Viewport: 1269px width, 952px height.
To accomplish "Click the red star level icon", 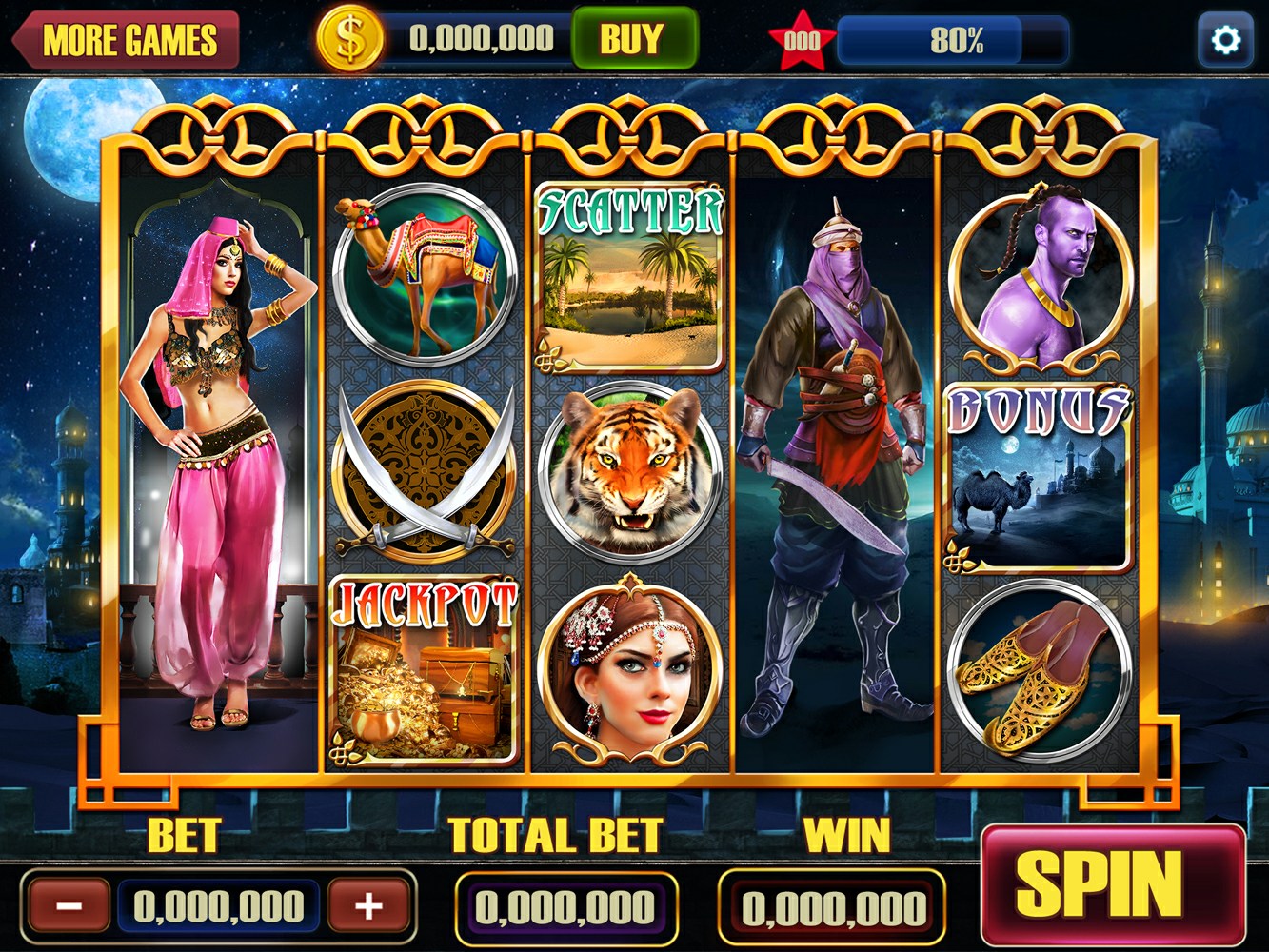I will click(x=801, y=36).
